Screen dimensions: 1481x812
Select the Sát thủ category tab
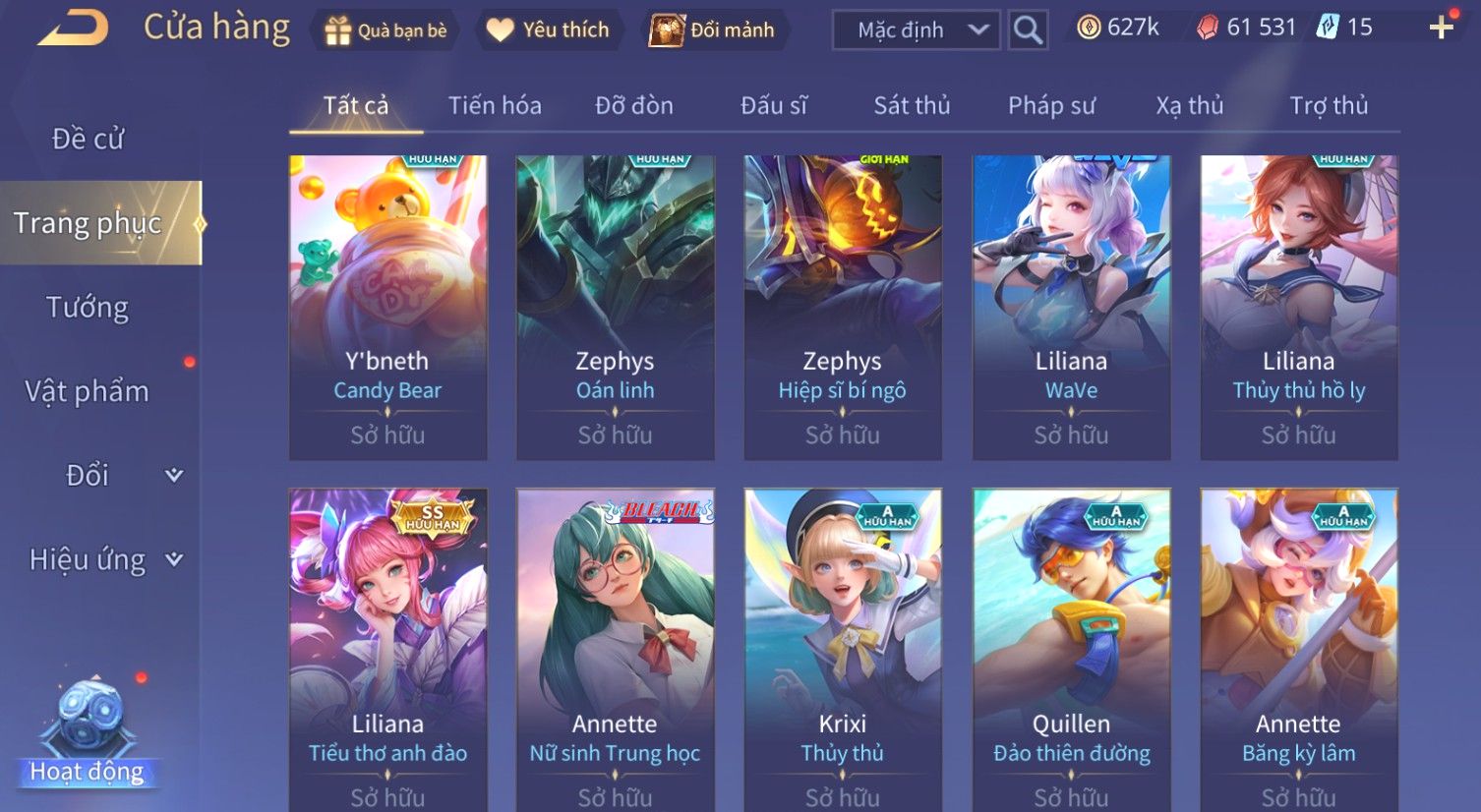(912, 106)
